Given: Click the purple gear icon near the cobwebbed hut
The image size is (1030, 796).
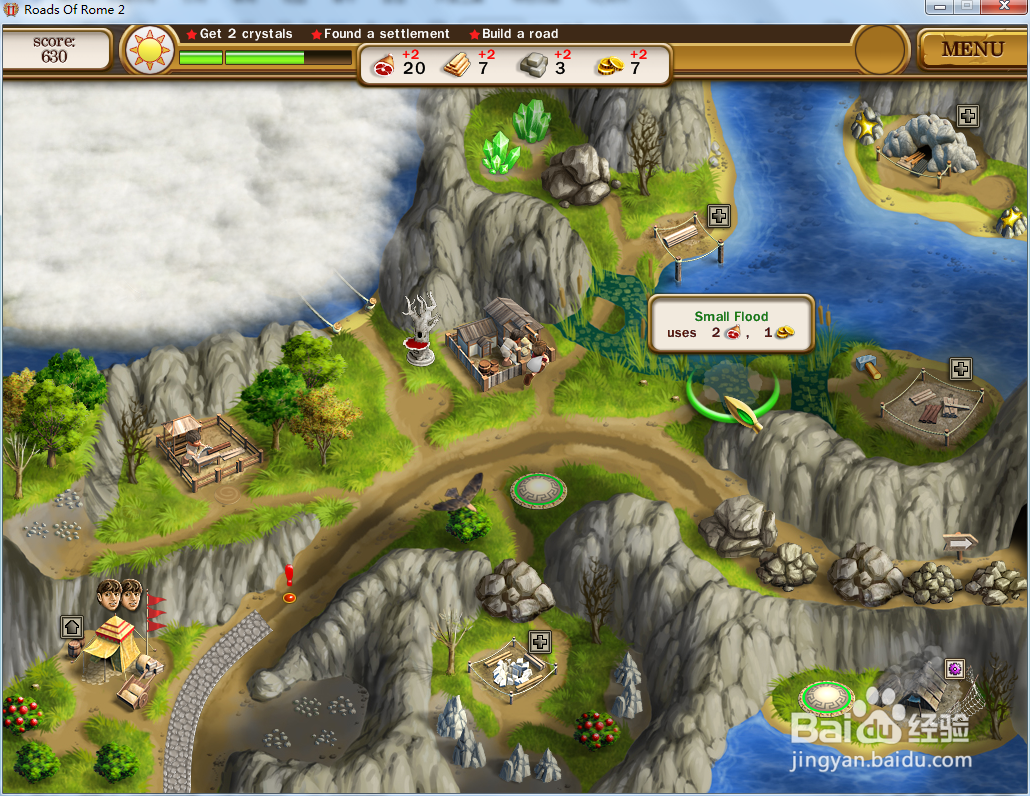Looking at the screenshot, I should [955, 667].
